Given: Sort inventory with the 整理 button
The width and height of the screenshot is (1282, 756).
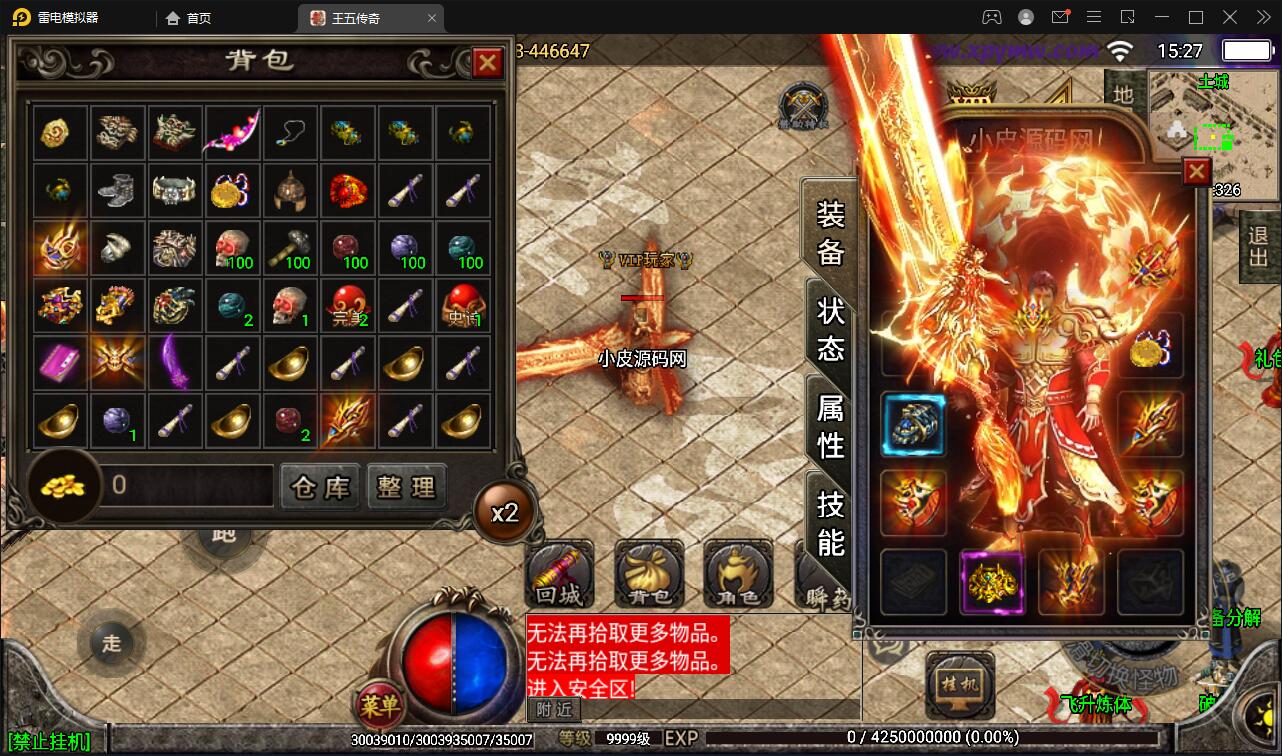Looking at the screenshot, I should pyautogui.click(x=406, y=487).
